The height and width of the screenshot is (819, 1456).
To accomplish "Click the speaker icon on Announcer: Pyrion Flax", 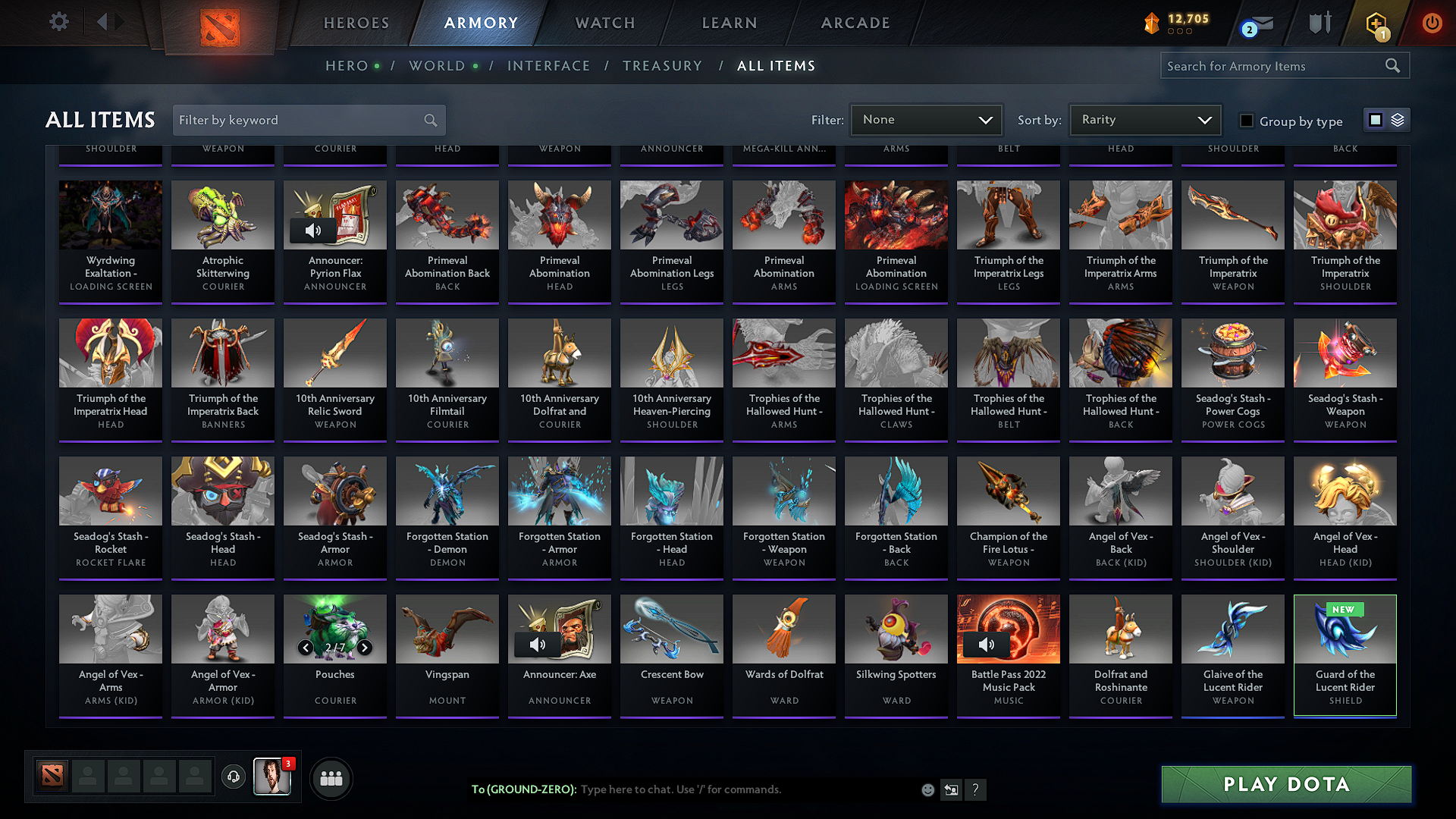I will 312,231.
